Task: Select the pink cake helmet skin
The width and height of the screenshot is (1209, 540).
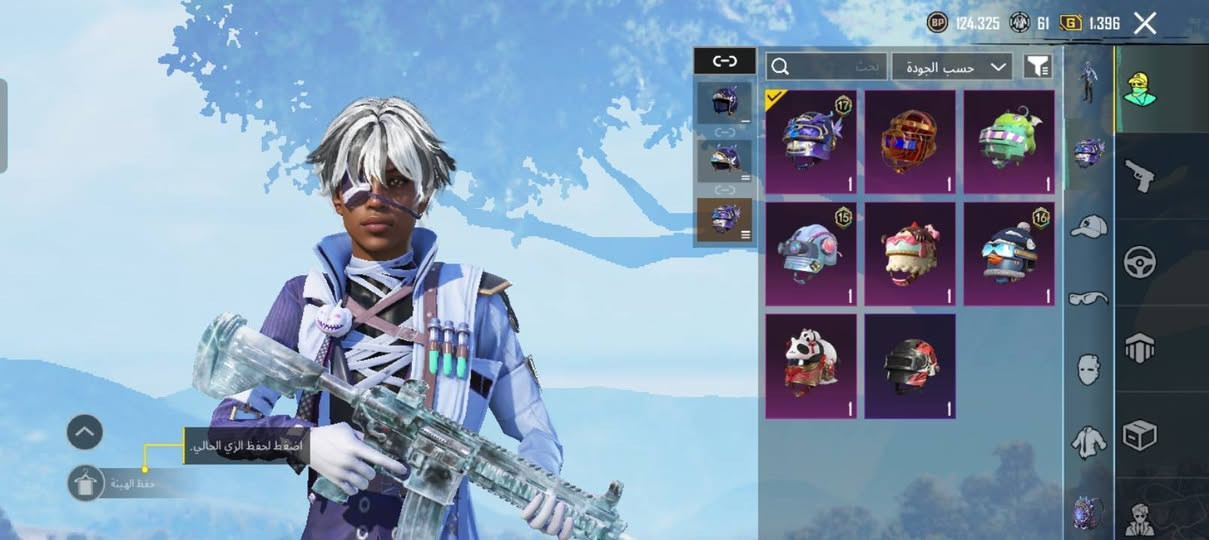Action: click(x=909, y=253)
